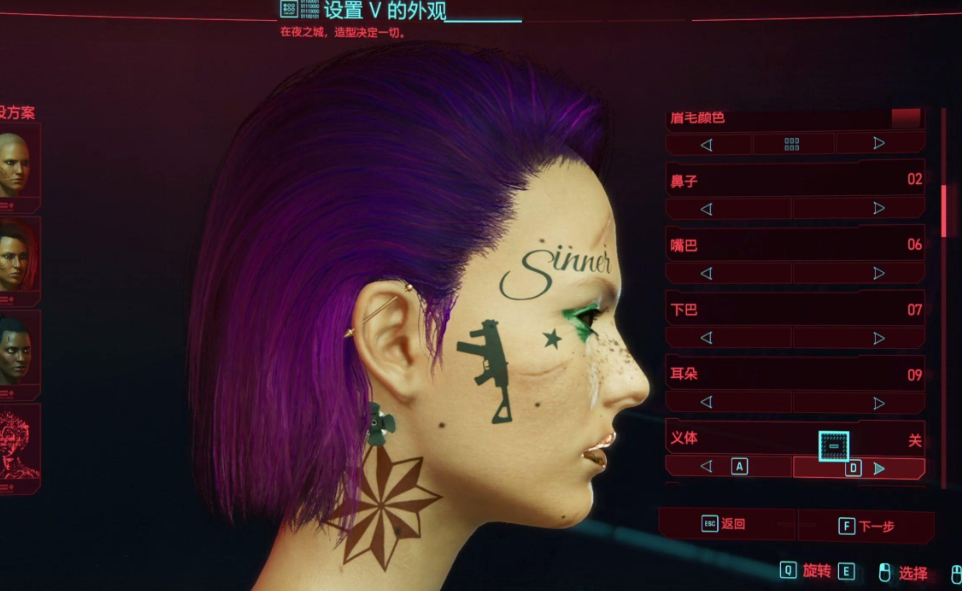Image resolution: width=962 pixels, height=591 pixels.
Task: Choose previous mouth (嘴巴) shape
Action: pos(707,274)
